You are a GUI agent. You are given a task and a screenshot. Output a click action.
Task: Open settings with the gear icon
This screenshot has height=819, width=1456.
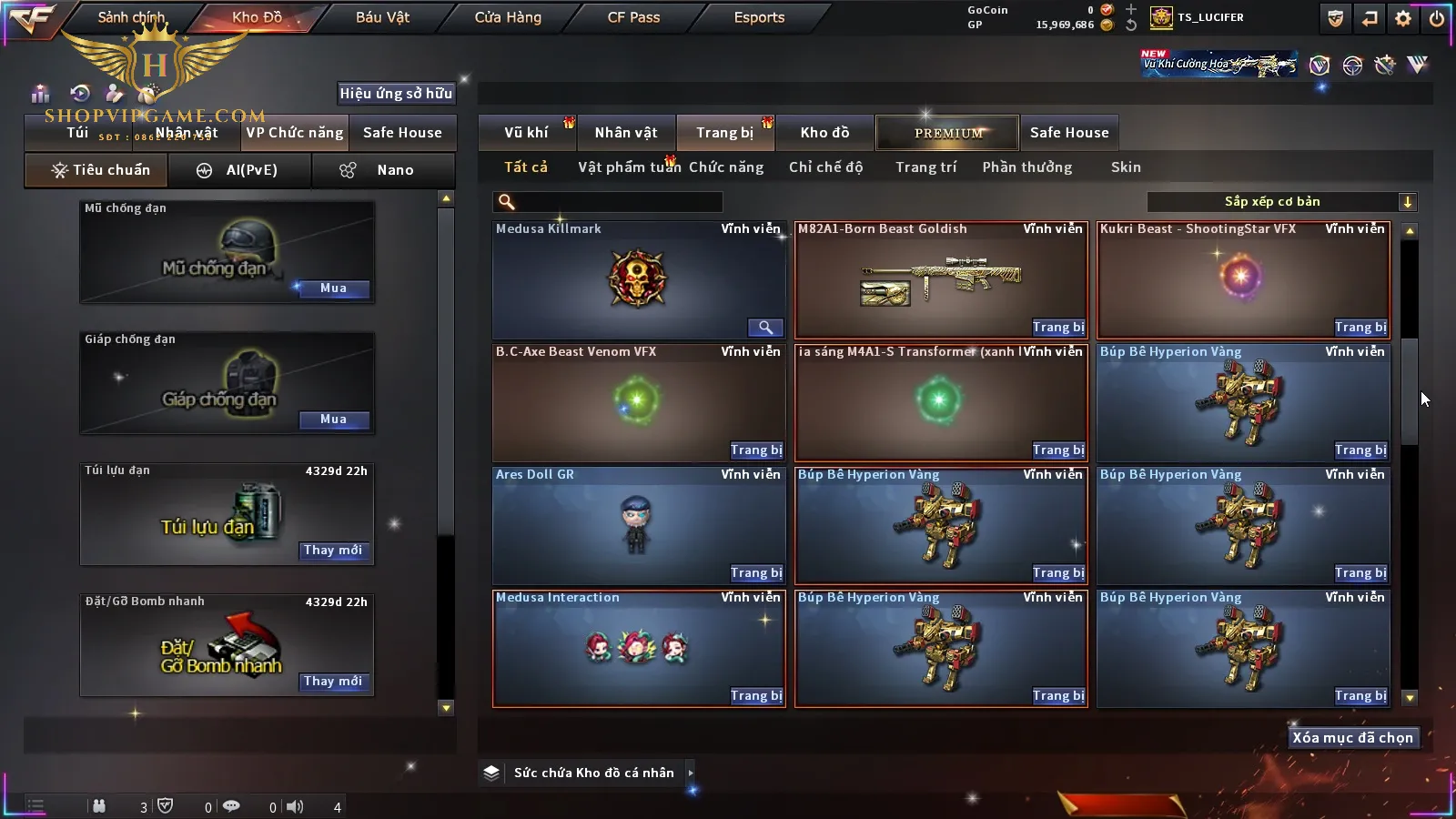(x=1403, y=18)
